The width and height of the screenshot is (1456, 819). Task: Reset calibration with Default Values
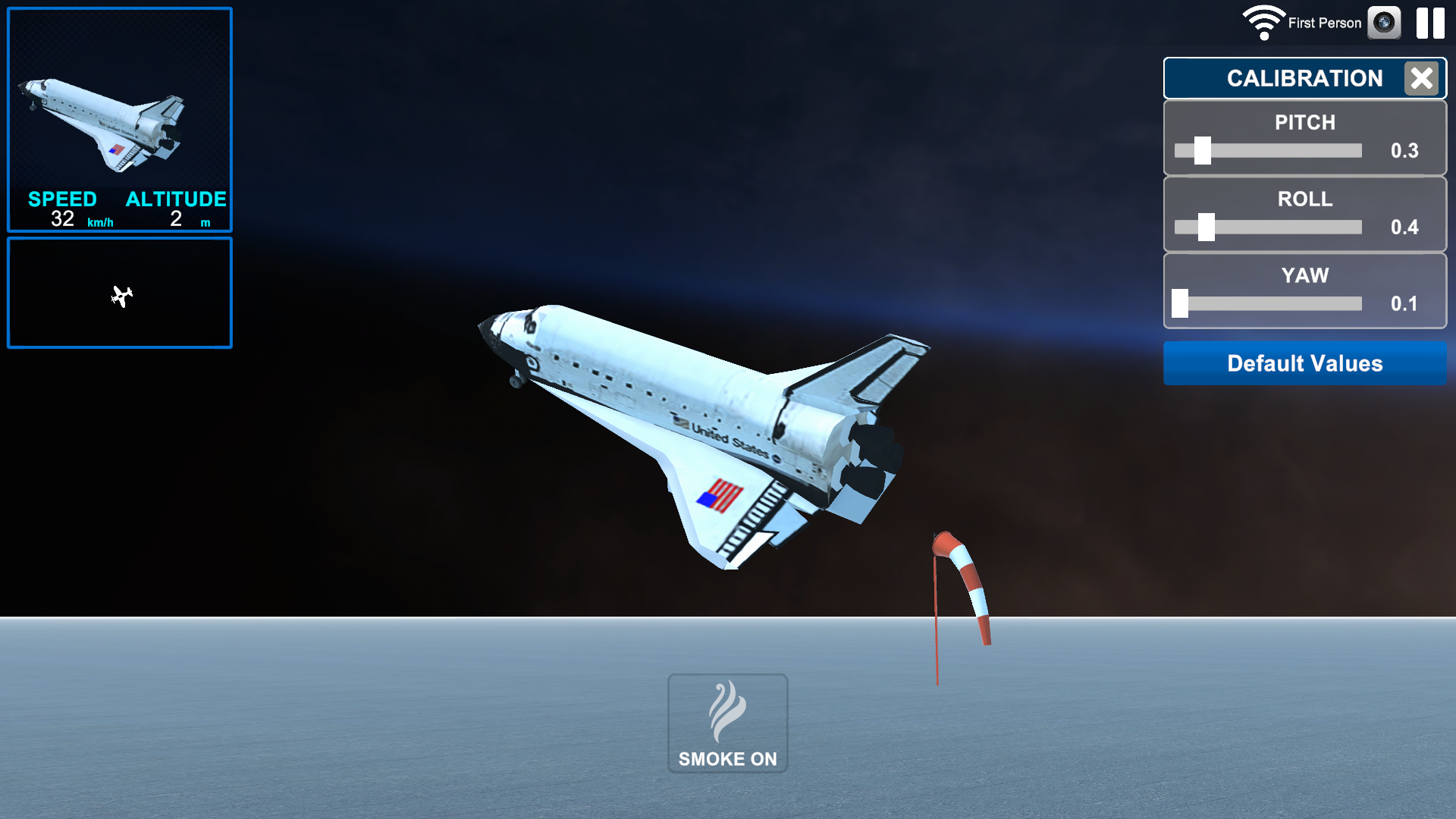click(1304, 363)
